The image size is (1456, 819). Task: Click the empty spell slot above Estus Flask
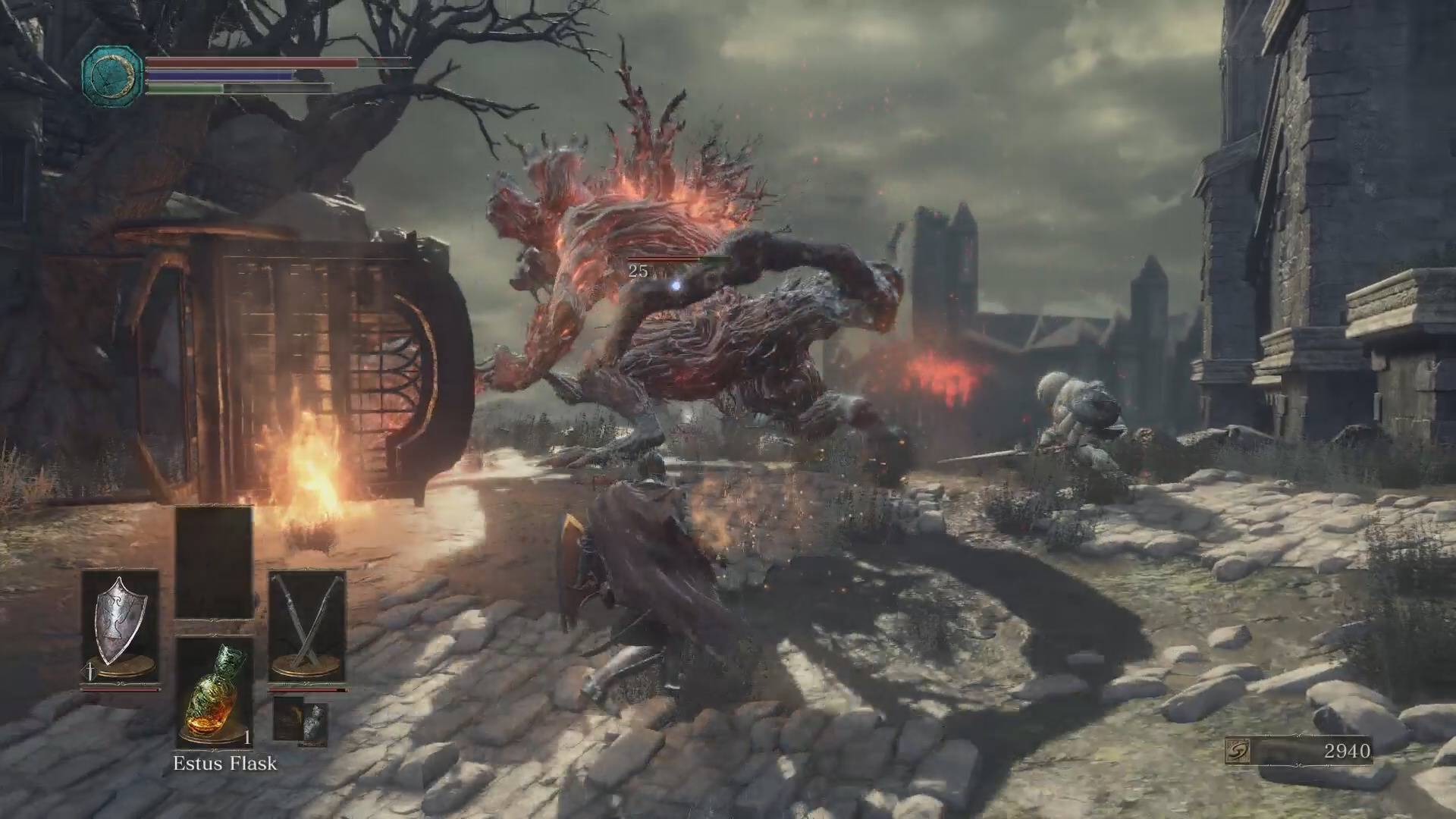(214, 563)
